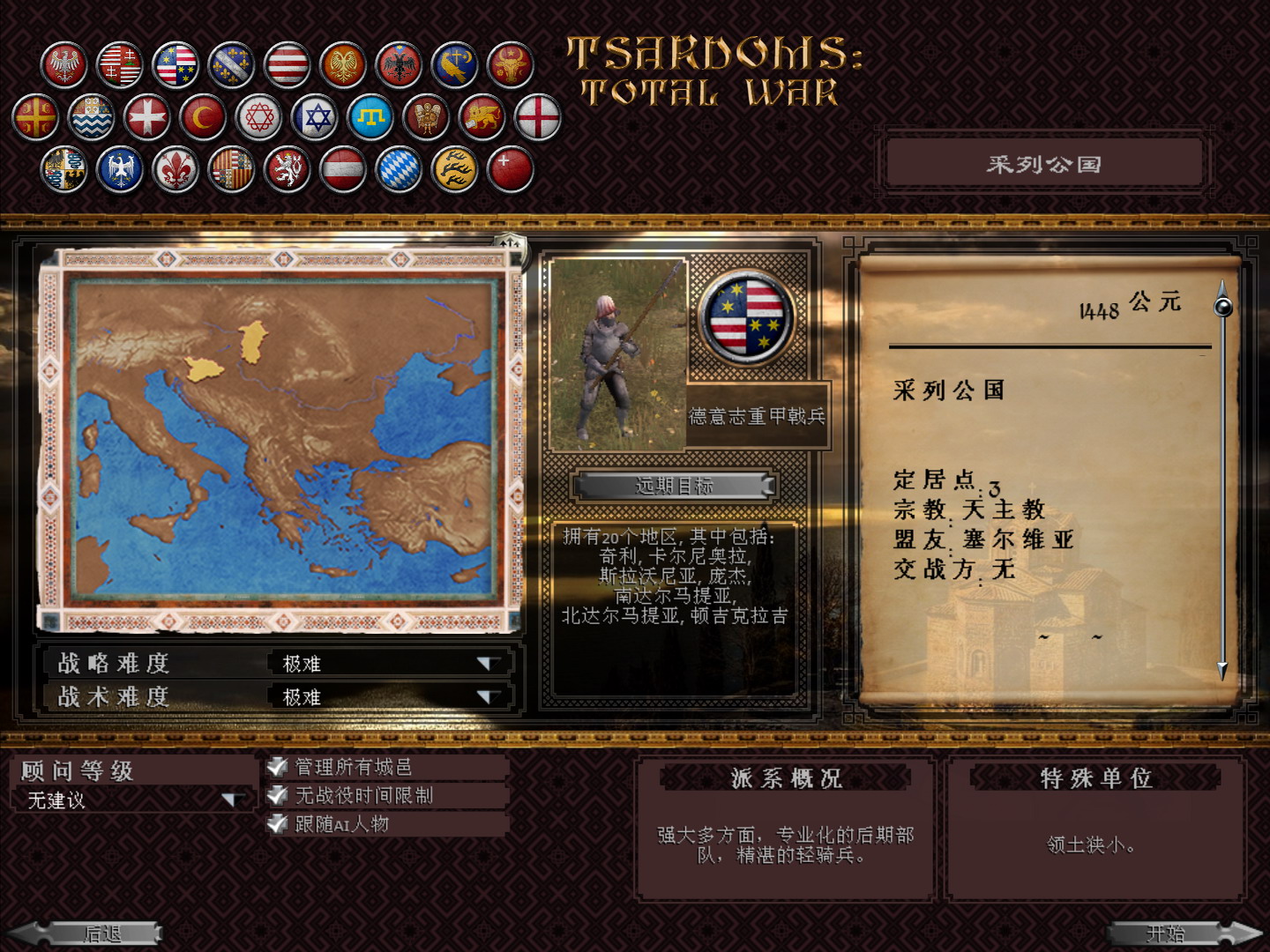This screenshot has height=952, width=1270.
Task: Toggle the 管理所有城邑 checkbox
Action: point(277,766)
